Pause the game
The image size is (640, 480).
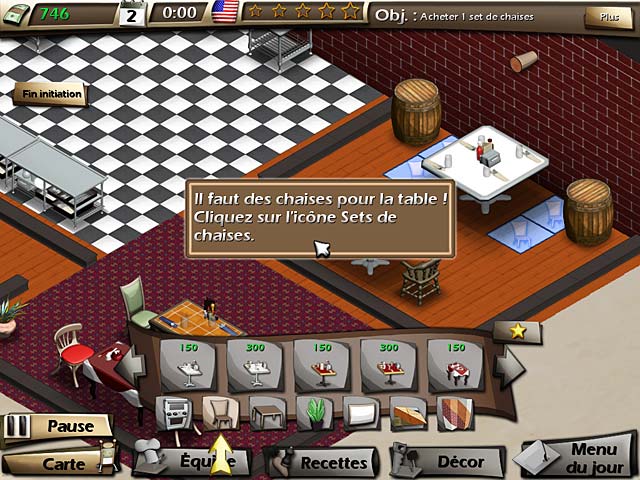(57, 426)
